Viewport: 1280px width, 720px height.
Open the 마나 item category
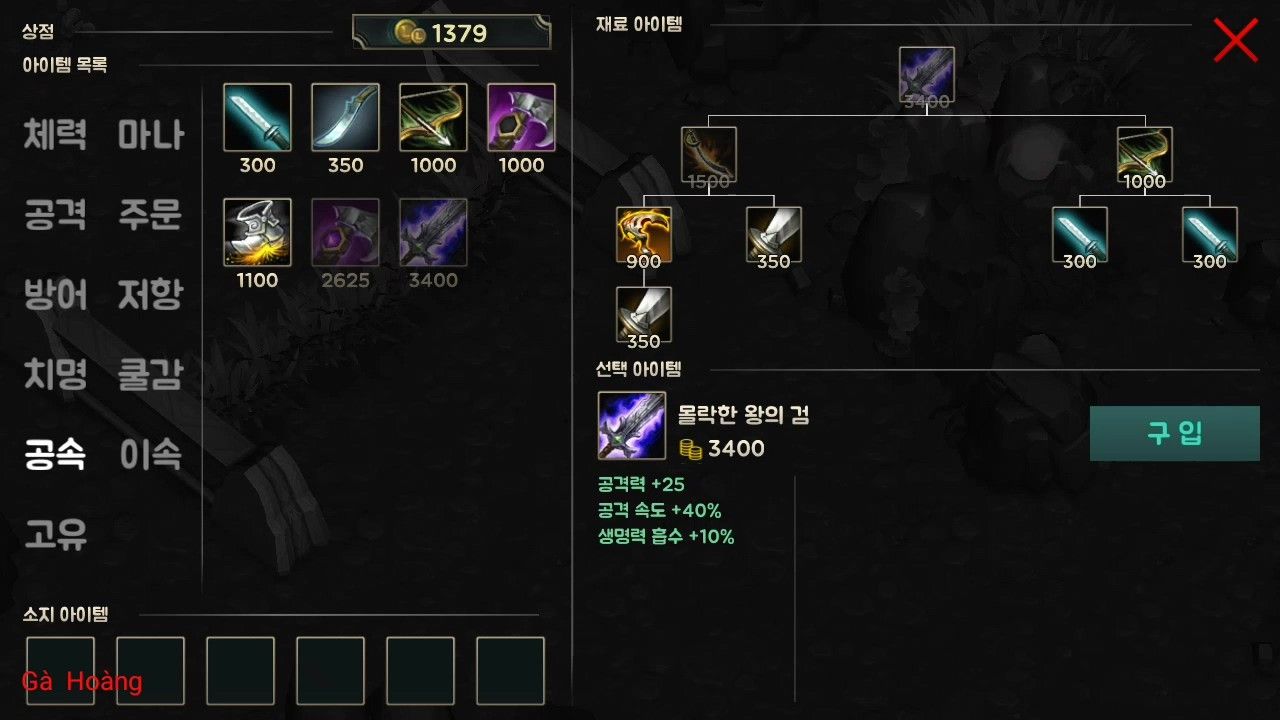(x=150, y=134)
